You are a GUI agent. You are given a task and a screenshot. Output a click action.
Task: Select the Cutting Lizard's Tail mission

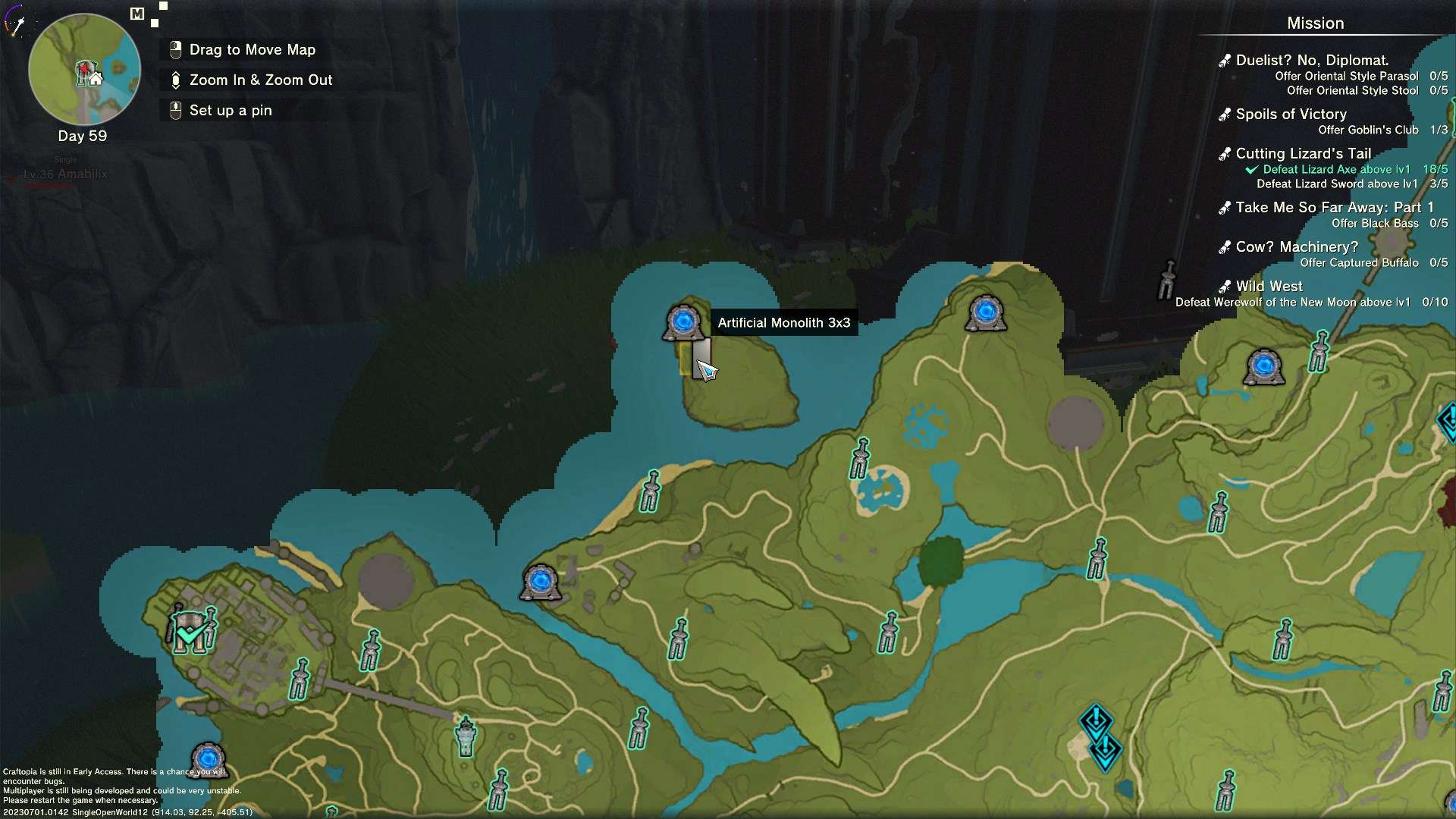(1303, 153)
